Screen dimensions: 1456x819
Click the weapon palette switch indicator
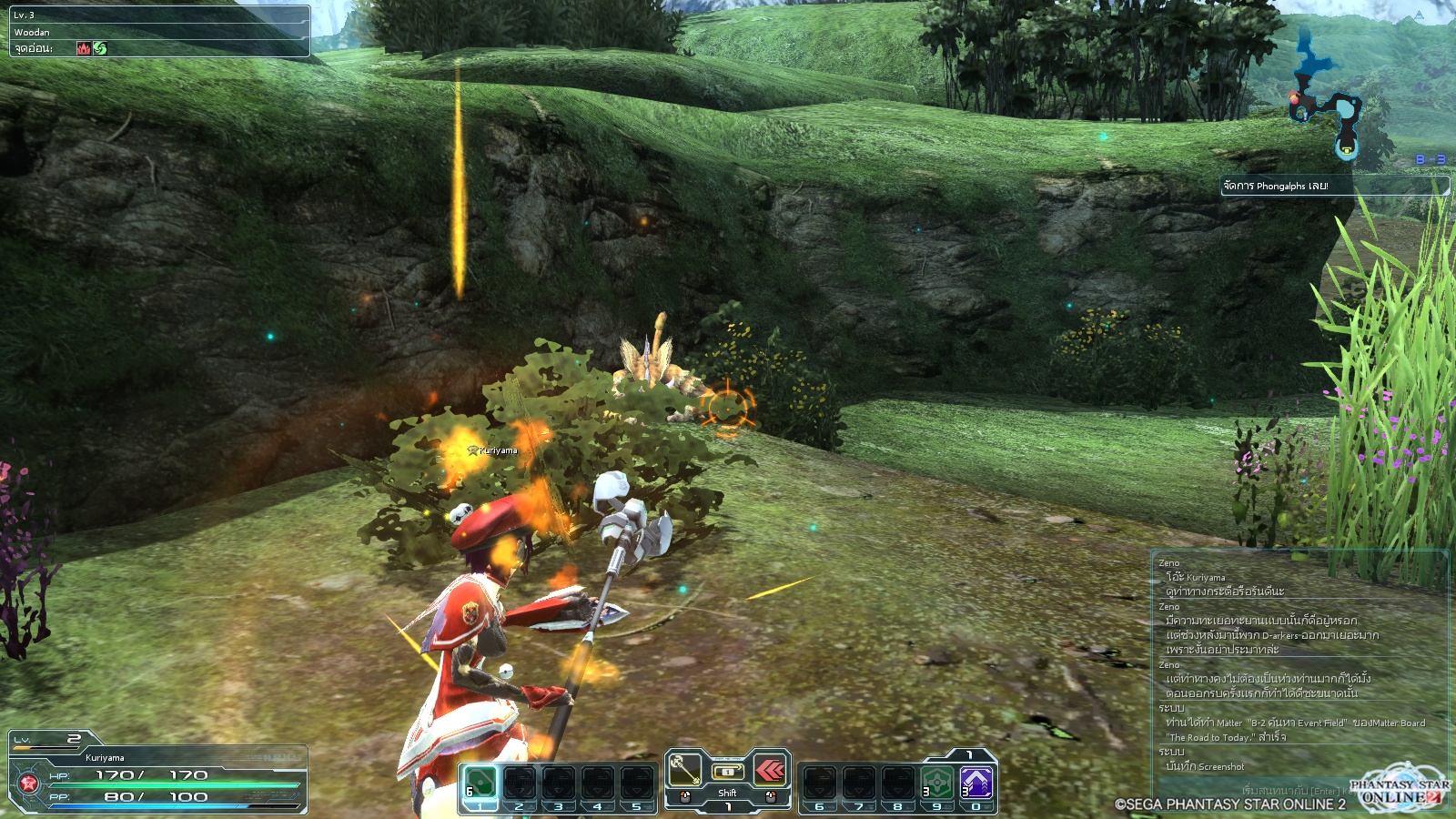tap(727, 772)
